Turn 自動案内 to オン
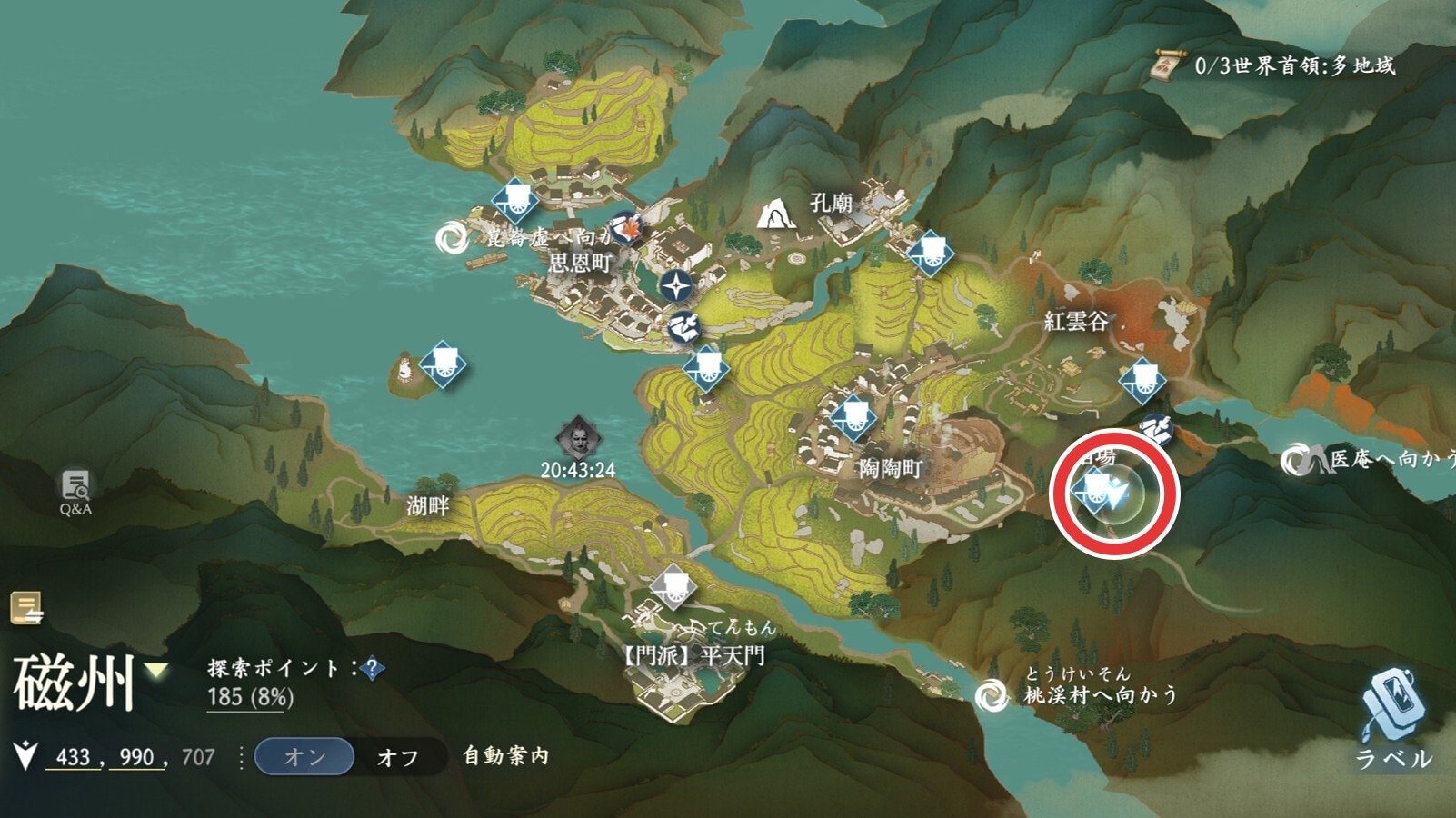Image resolution: width=1456 pixels, height=818 pixels. pos(304,756)
